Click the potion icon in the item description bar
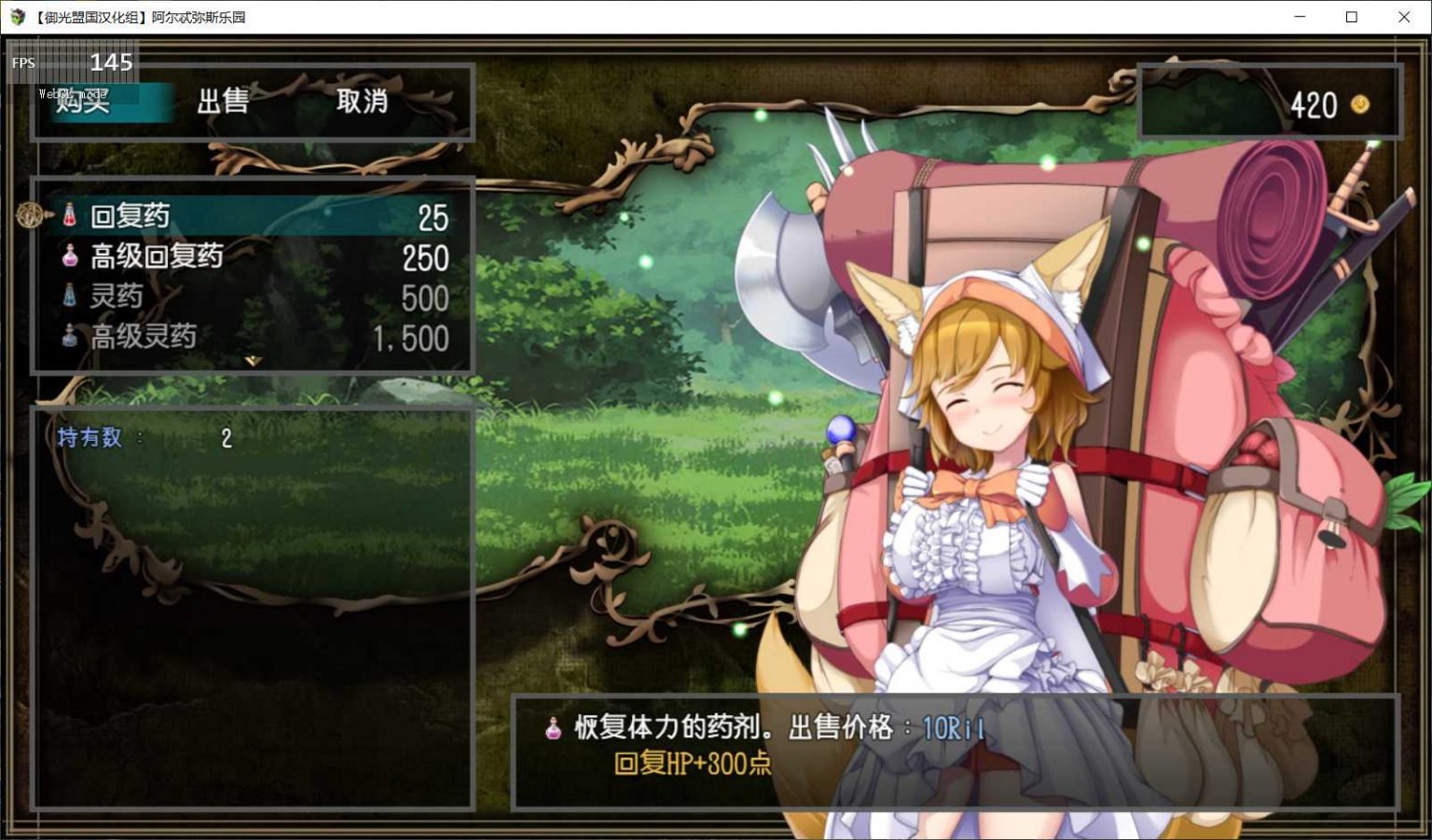The height and width of the screenshot is (840, 1432). tap(554, 728)
